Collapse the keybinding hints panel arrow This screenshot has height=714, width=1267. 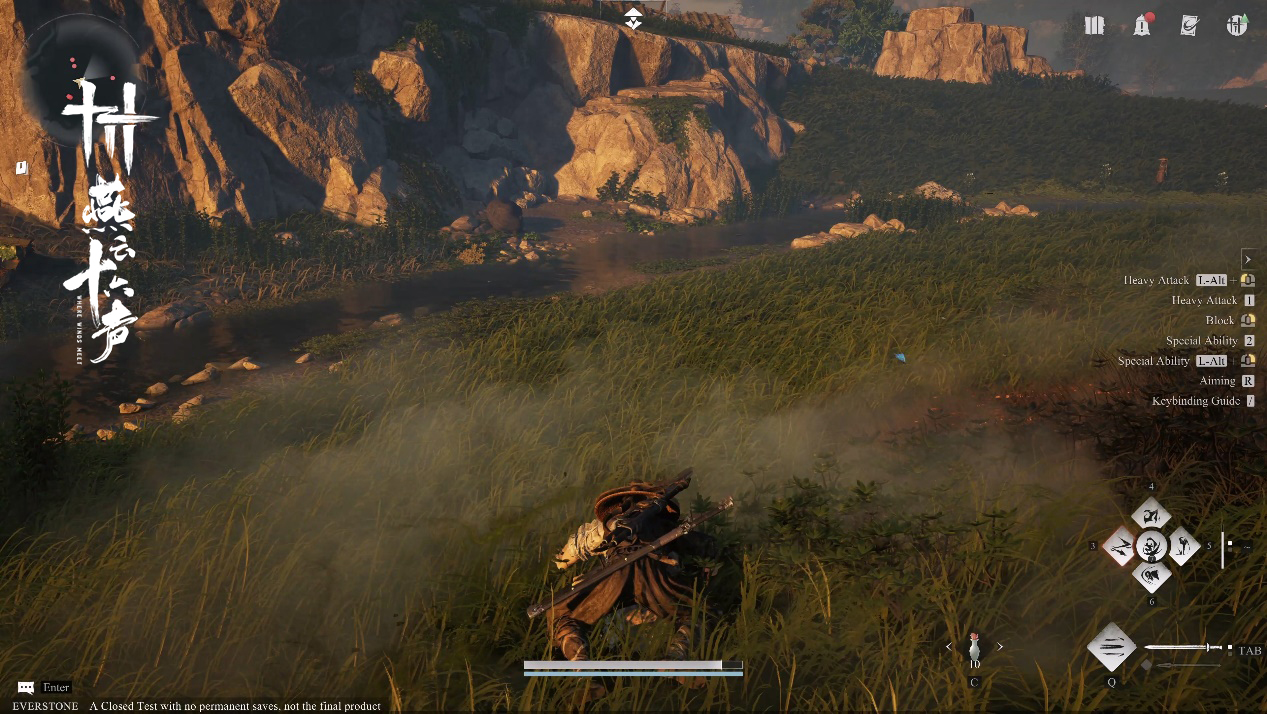[x=1248, y=258]
